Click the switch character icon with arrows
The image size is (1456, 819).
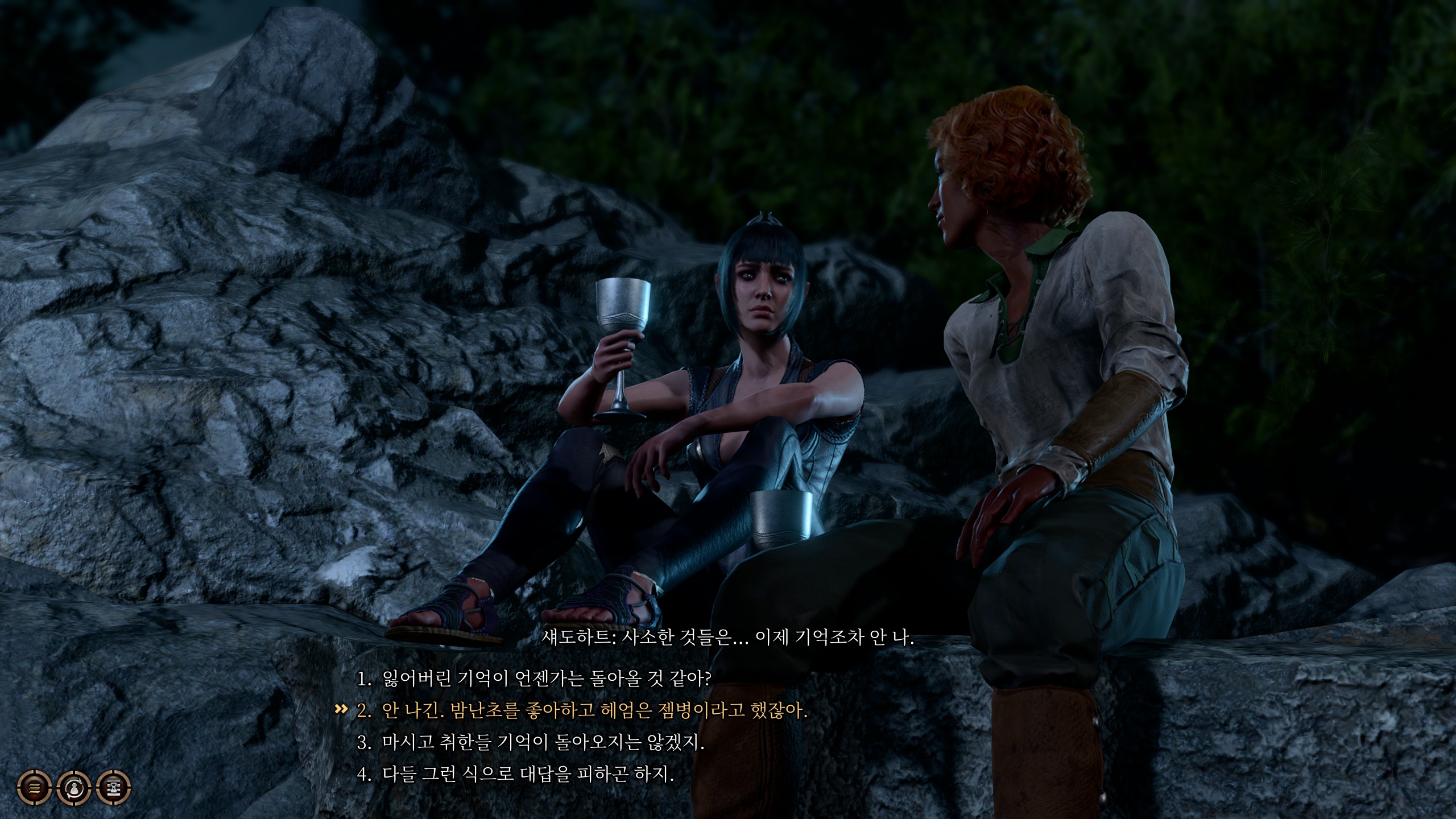point(74,788)
